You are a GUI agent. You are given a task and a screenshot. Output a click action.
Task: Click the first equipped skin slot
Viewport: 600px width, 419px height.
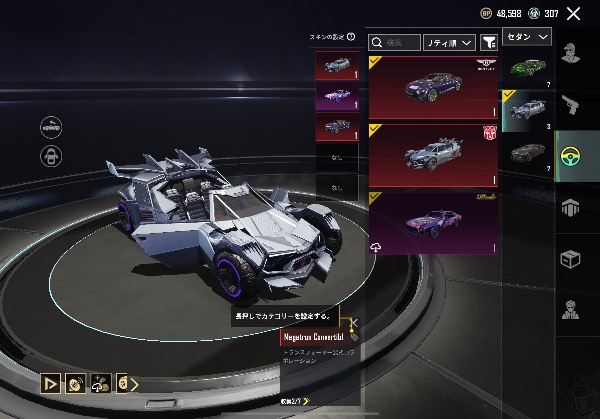336,65
